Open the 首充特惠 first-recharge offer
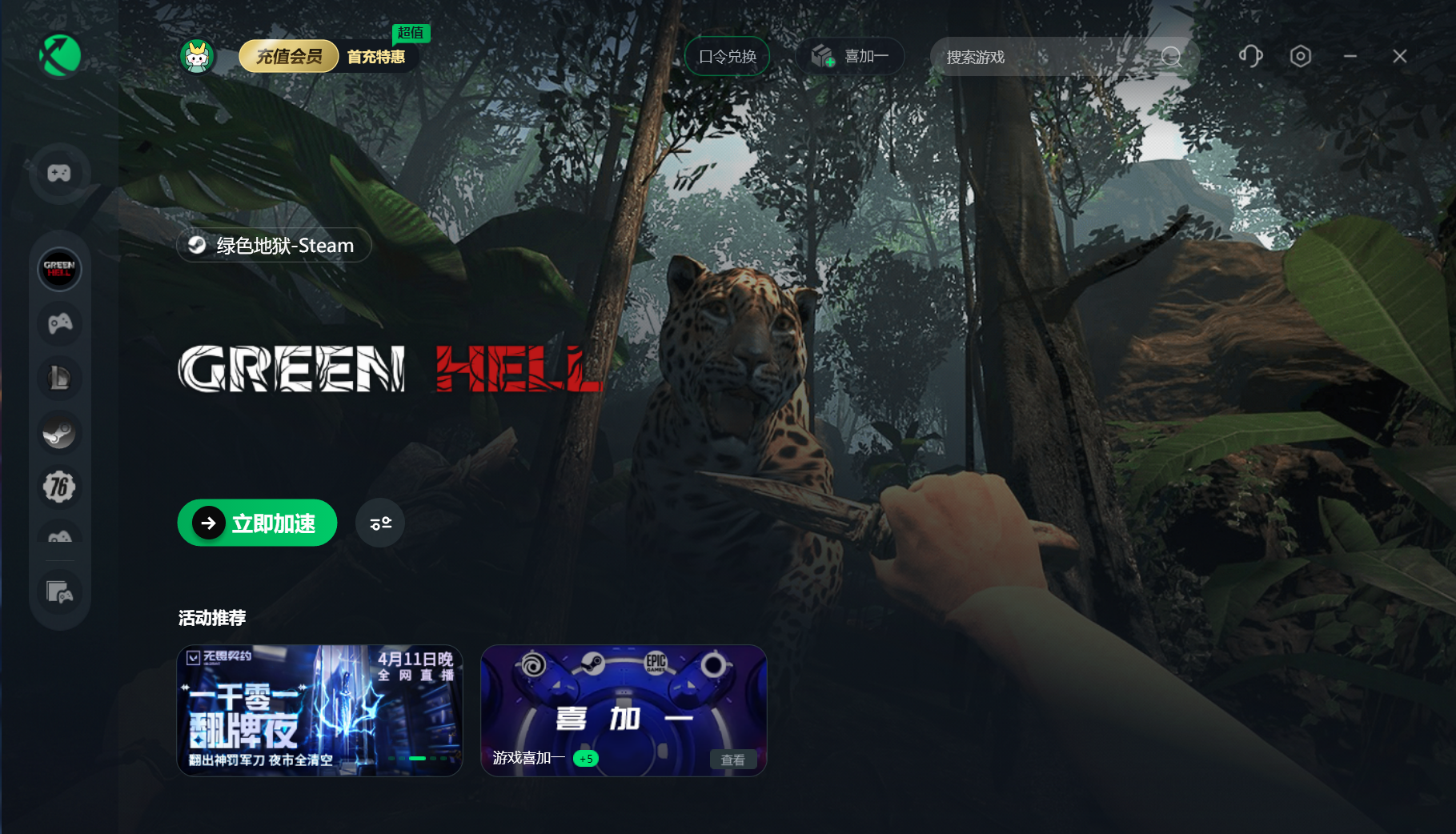Screen dimensions: 1456x834 (x=376, y=57)
